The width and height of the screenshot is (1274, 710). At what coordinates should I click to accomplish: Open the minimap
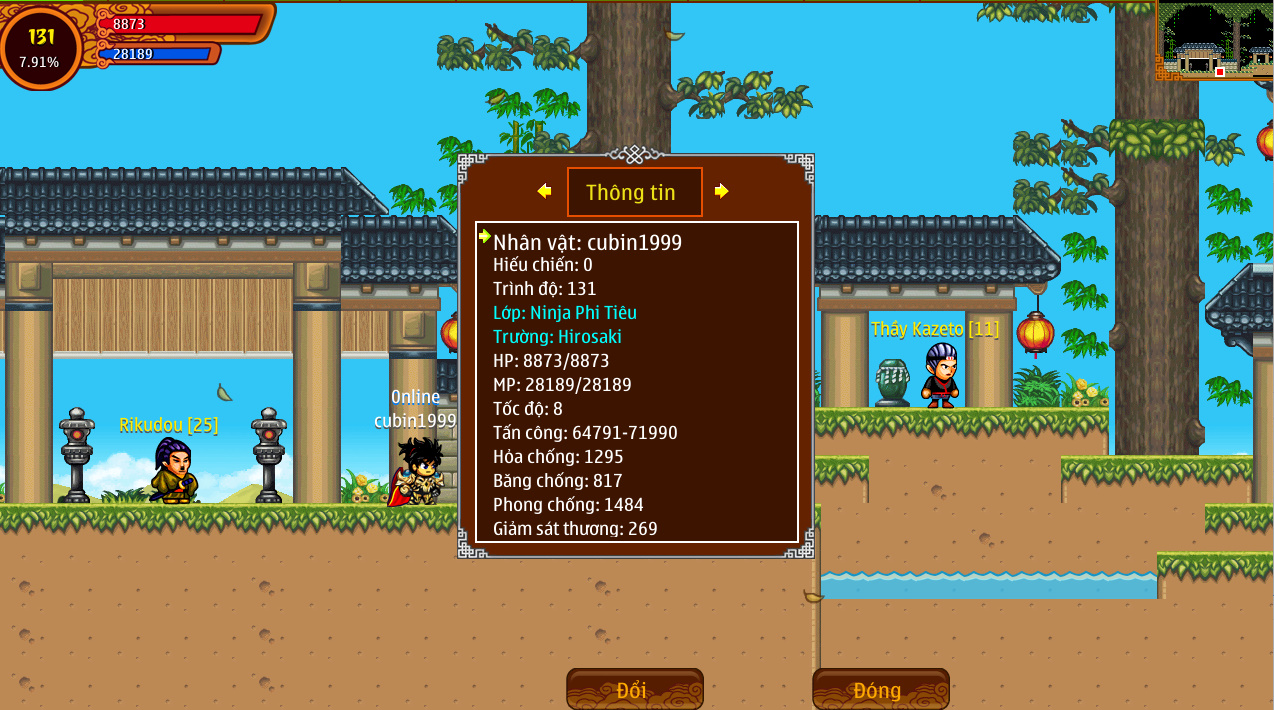(1215, 40)
